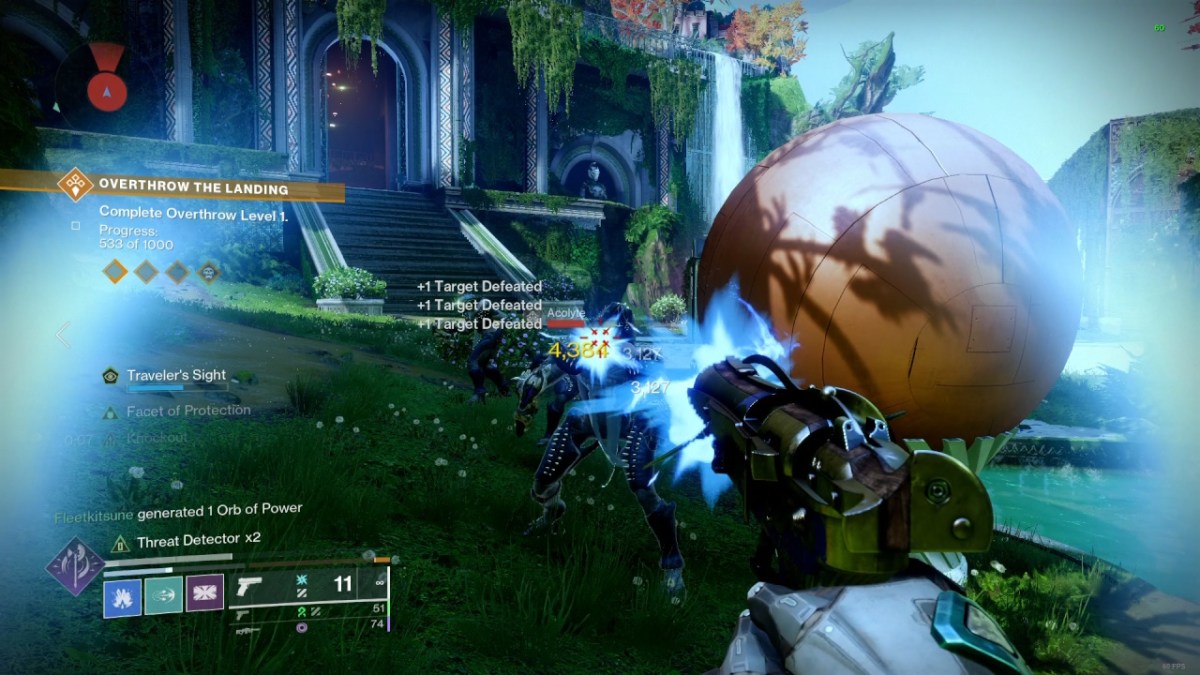
Task: Trigger the teal melee ability icon
Action: pyautogui.click(x=164, y=596)
